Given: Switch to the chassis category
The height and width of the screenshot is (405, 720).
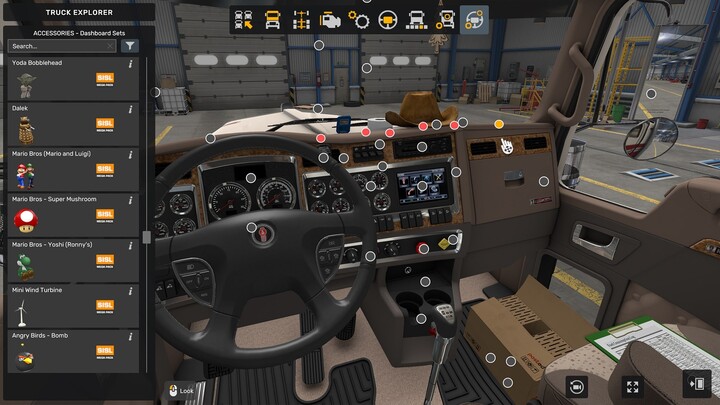Looking at the screenshot, I should (x=301, y=20).
